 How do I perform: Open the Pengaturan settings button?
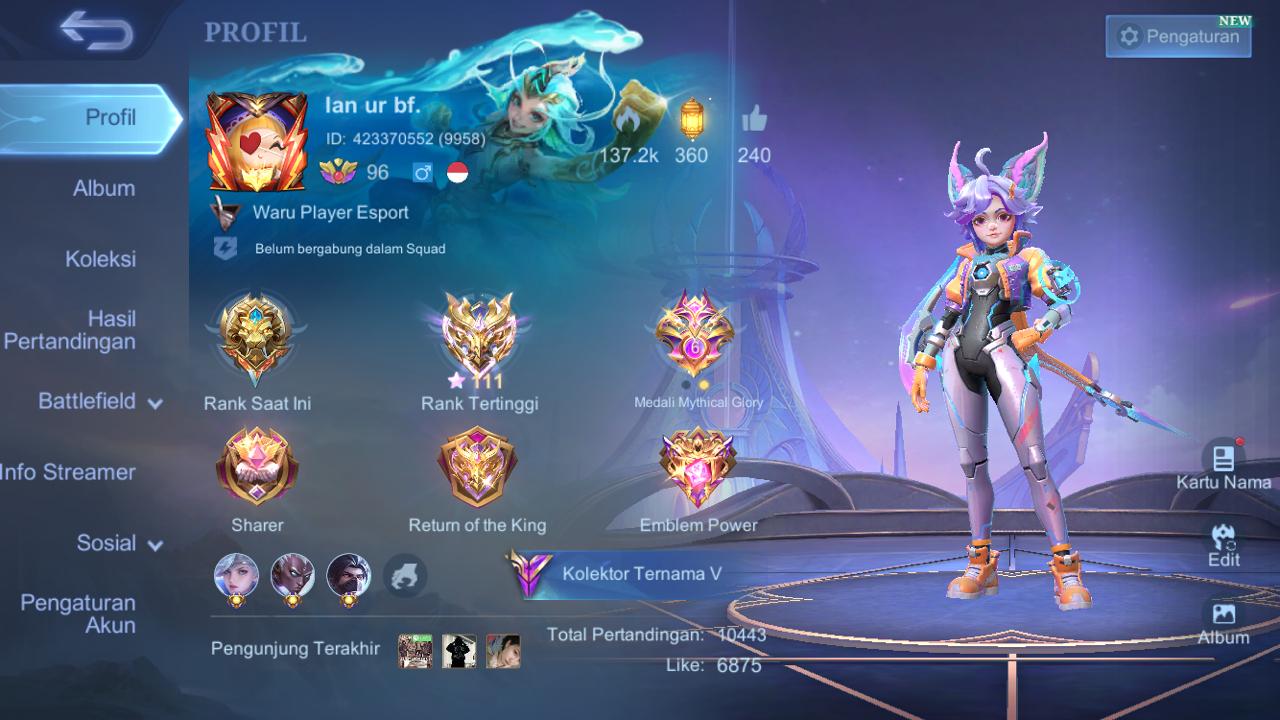click(x=1178, y=37)
